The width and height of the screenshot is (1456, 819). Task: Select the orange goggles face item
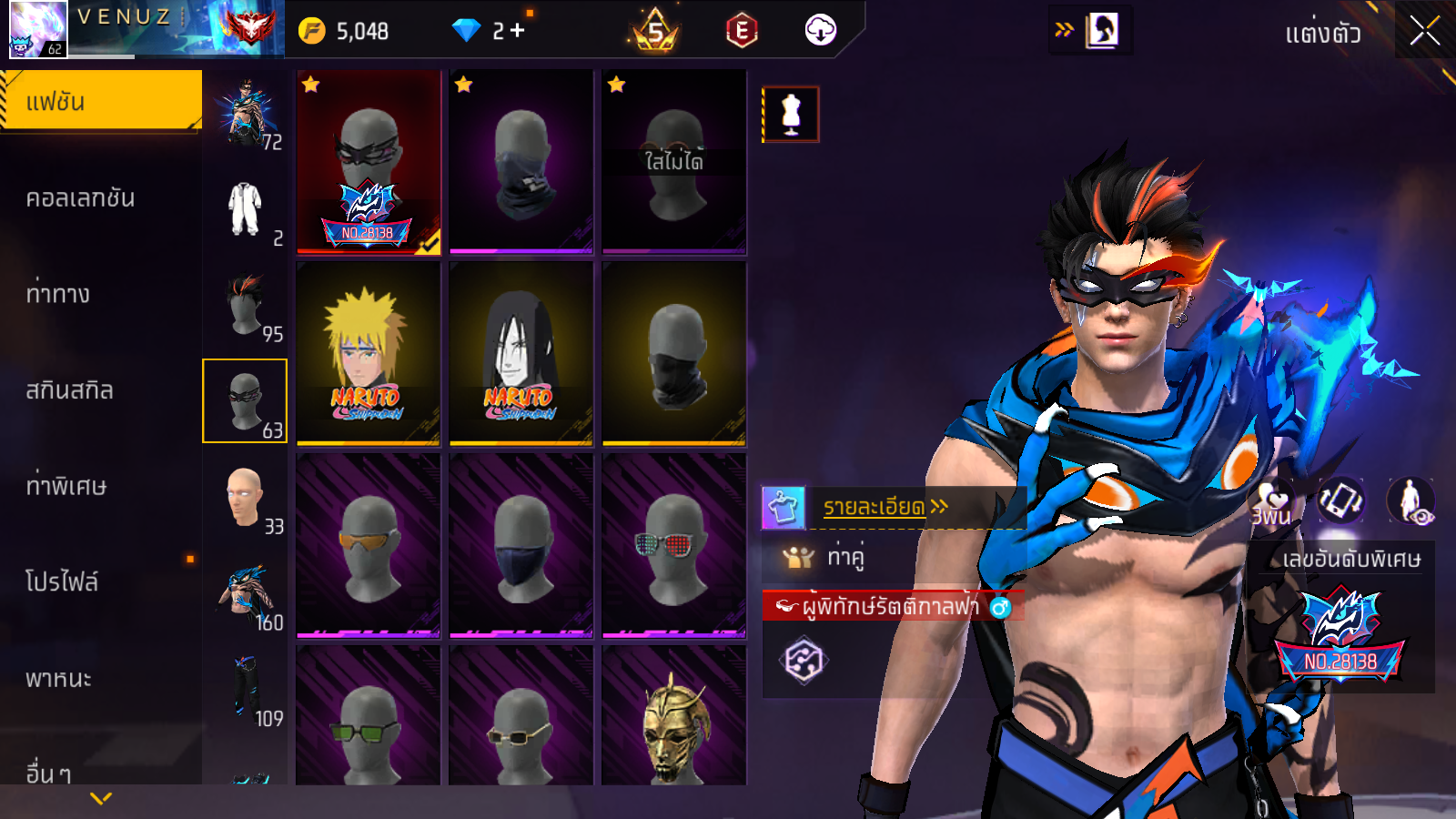coord(368,546)
